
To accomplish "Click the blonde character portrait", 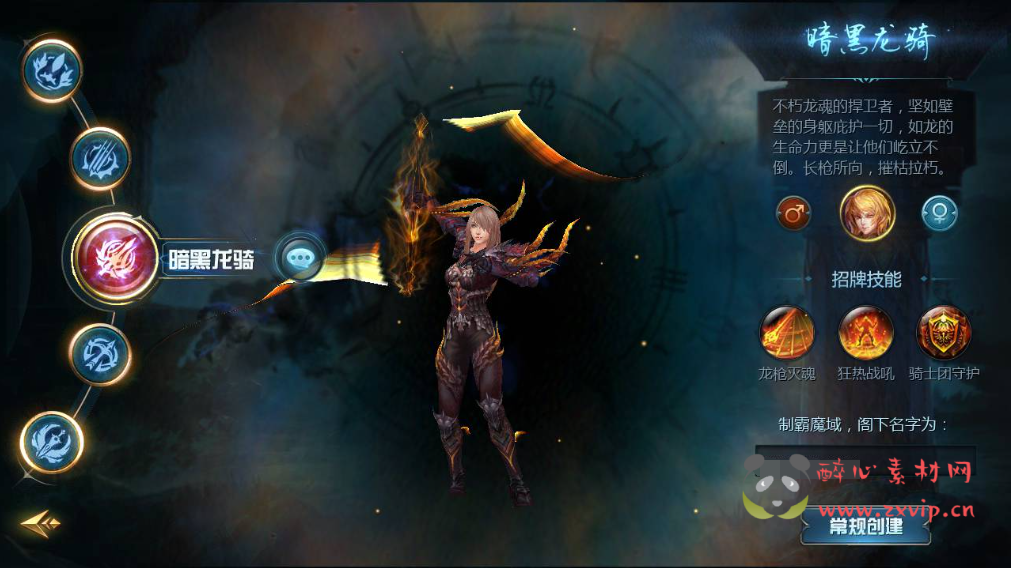I will pos(866,213).
